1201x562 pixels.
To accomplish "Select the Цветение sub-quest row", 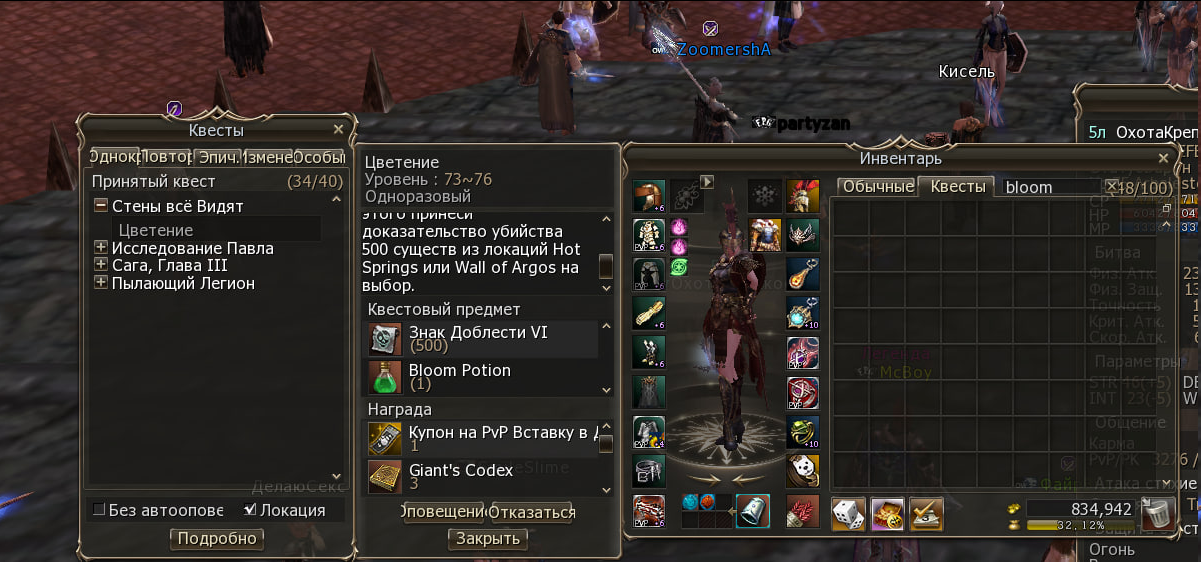I will (x=155, y=230).
